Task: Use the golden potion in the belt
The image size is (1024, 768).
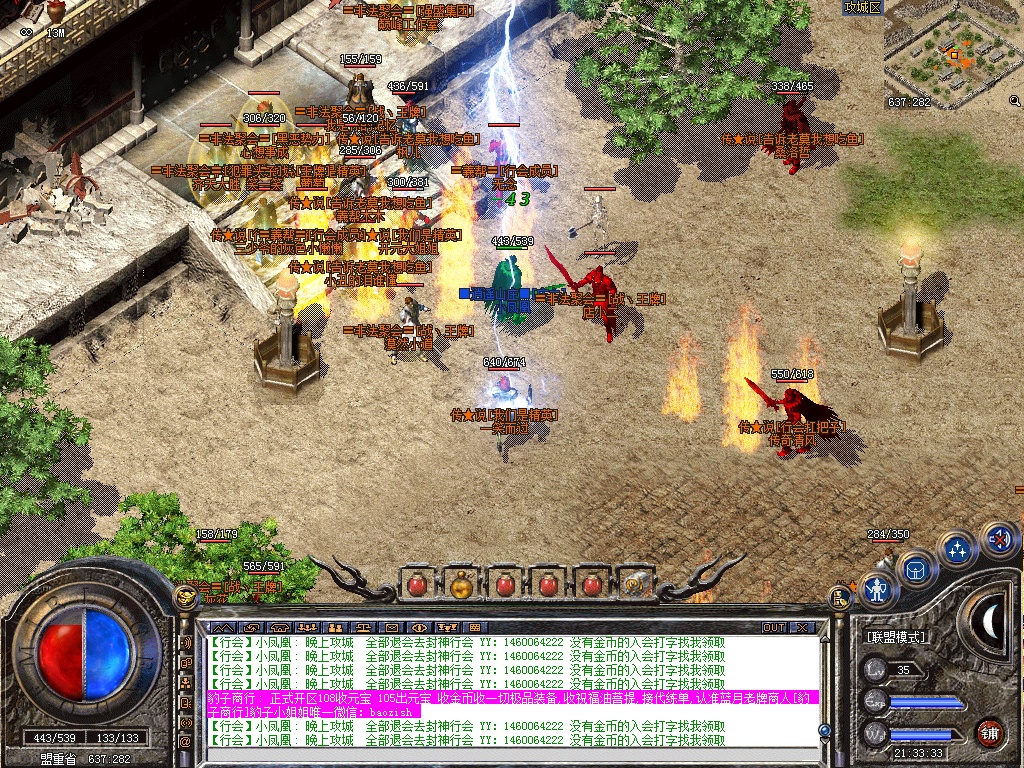Action: tap(461, 583)
